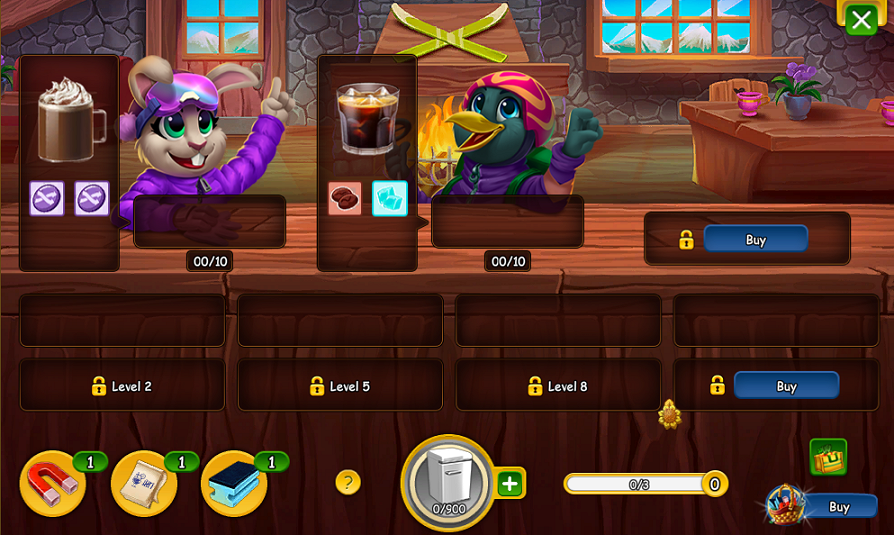Click the locked Level 2 slot
Viewport: 894px width, 535px height.
click(122, 386)
